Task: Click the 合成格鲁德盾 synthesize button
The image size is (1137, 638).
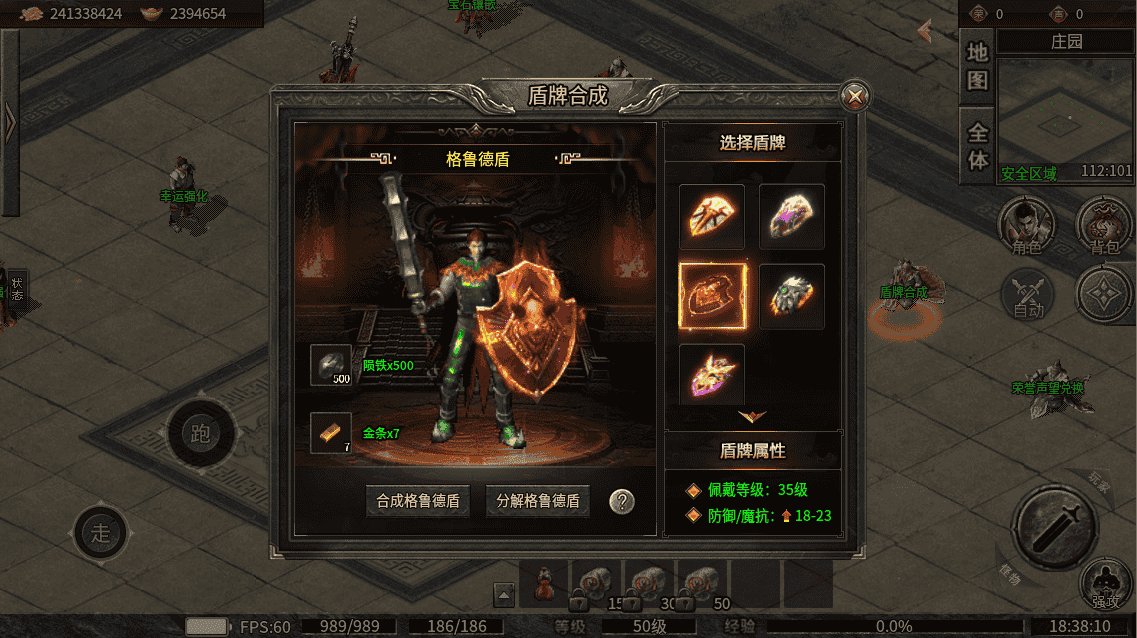Action: tap(418, 501)
